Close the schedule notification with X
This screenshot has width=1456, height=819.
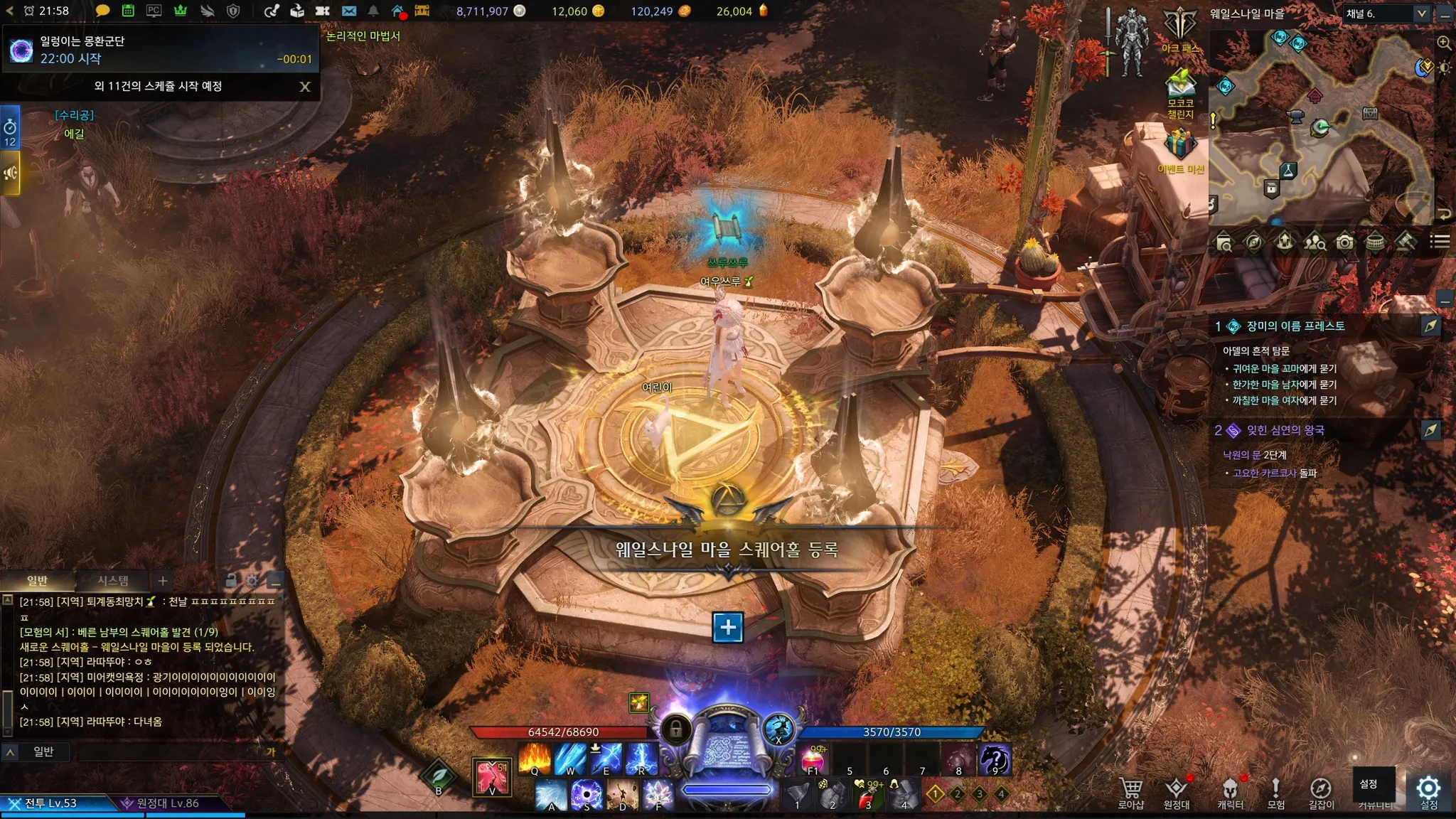pos(305,87)
